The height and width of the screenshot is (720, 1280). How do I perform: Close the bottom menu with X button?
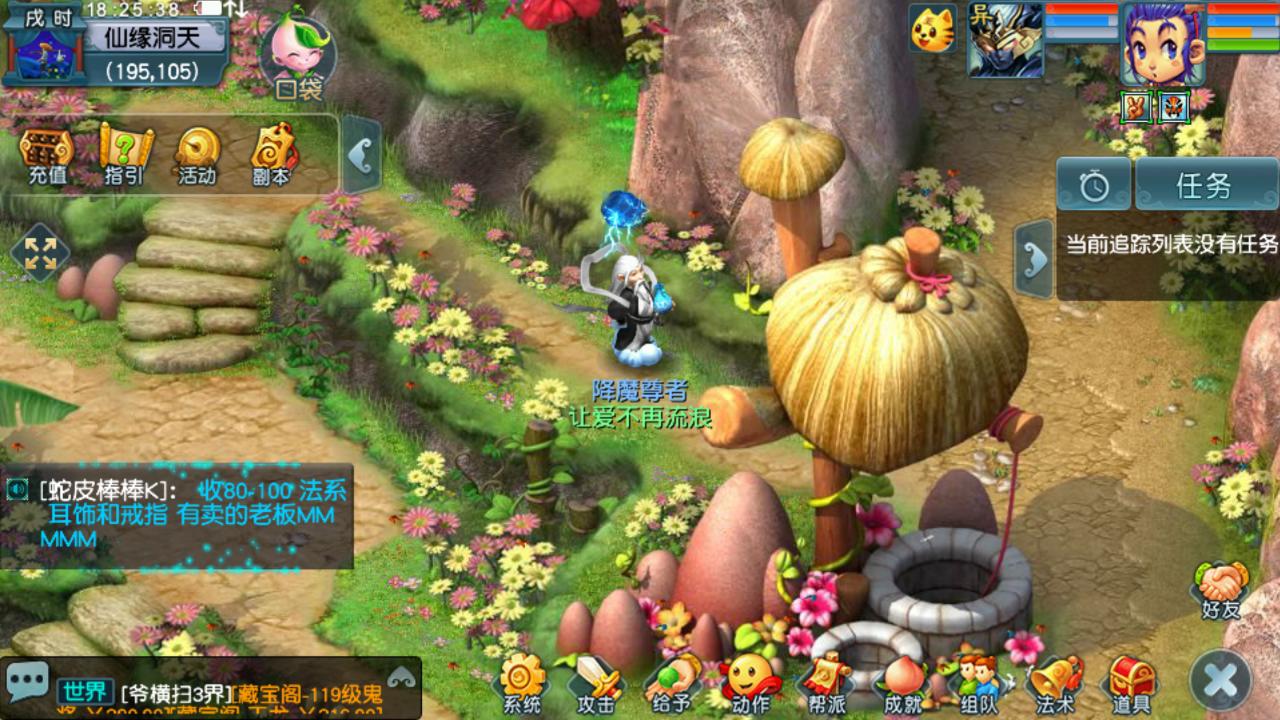click(x=1221, y=682)
